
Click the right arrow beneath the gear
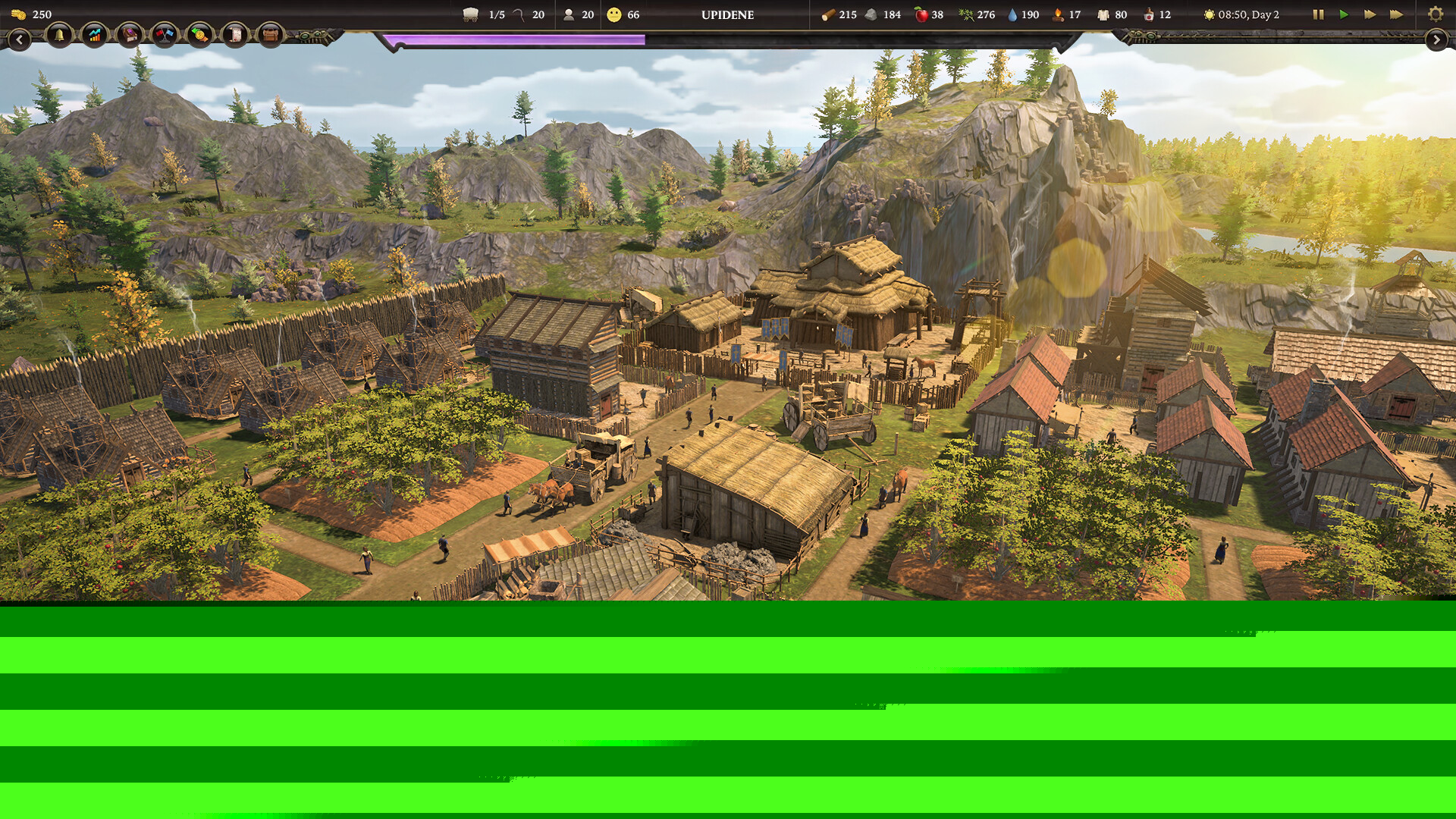[x=1436, y=39]
